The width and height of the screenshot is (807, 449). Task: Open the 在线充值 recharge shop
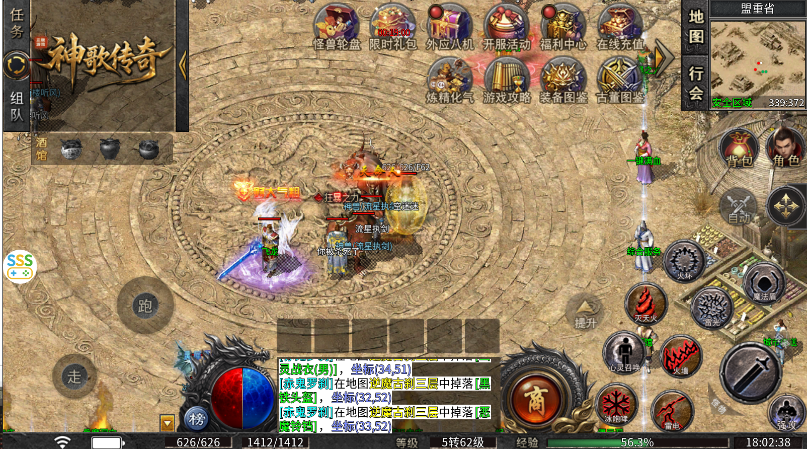click(621, 25)
